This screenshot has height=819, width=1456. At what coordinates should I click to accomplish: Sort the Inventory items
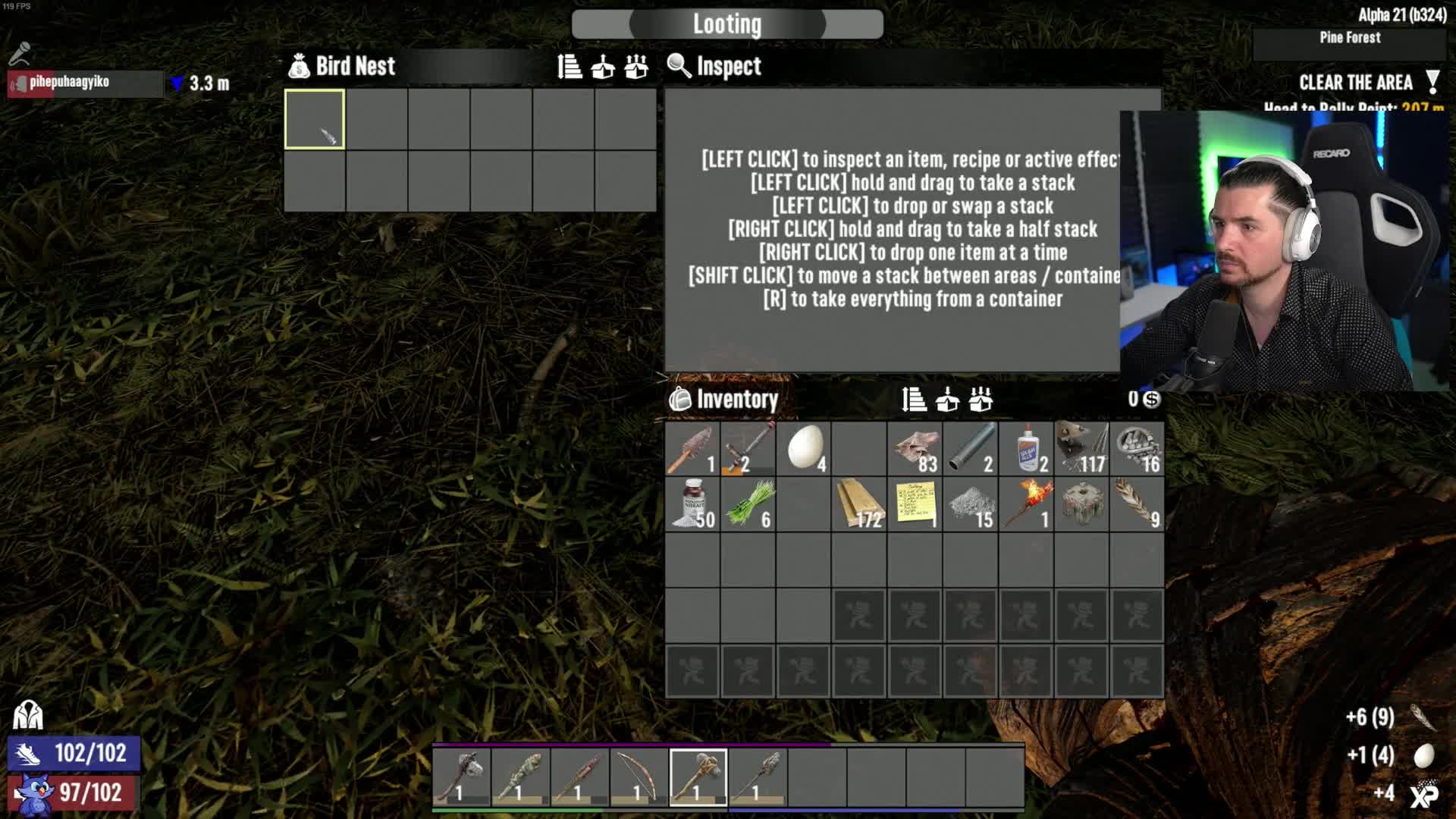[x=914, y=400]
